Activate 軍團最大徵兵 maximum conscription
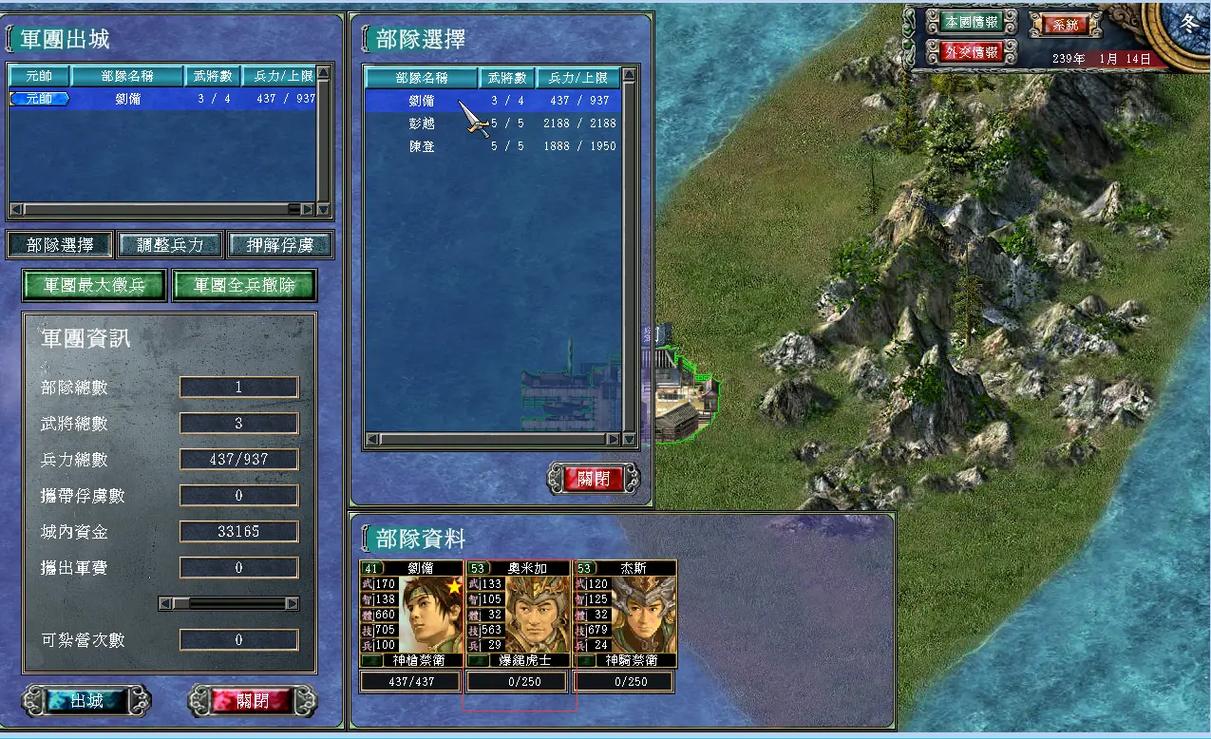Viewport: 1211px width, 739px height. 94,285
